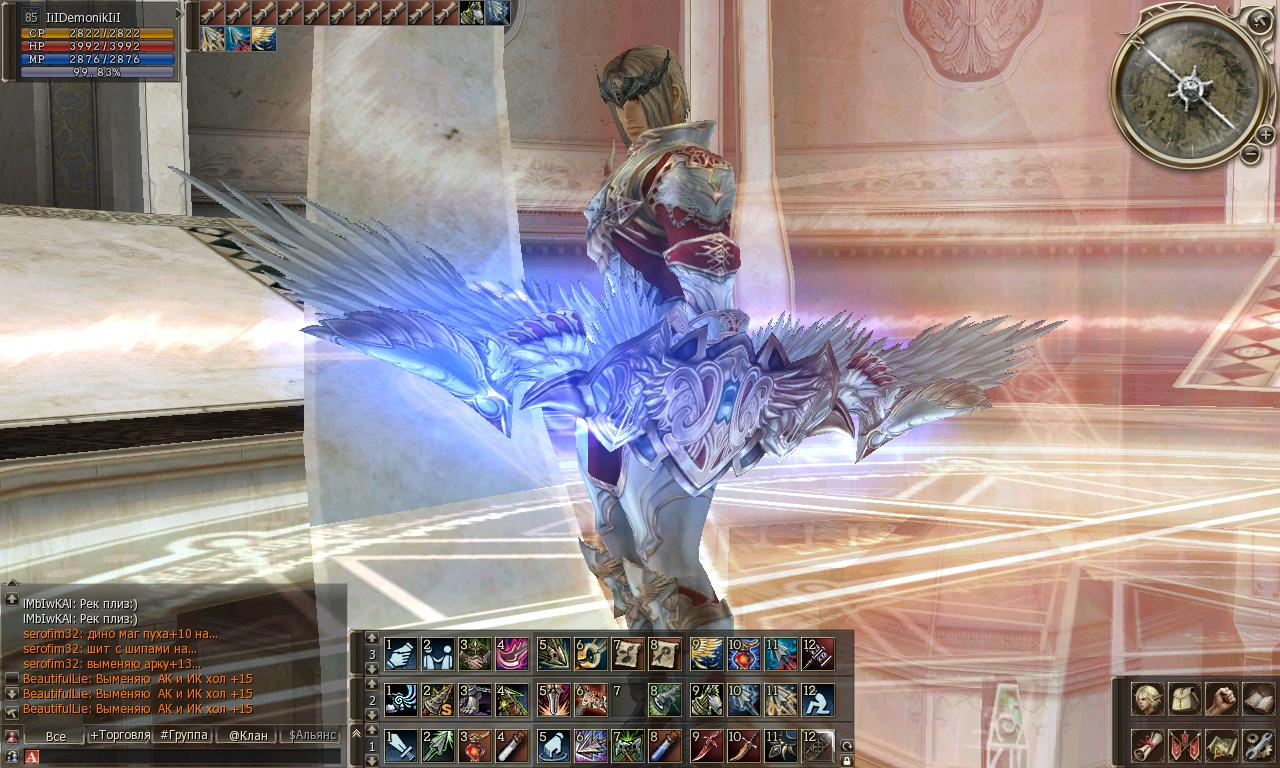Switch to the +Торговля chat tab

120,736
